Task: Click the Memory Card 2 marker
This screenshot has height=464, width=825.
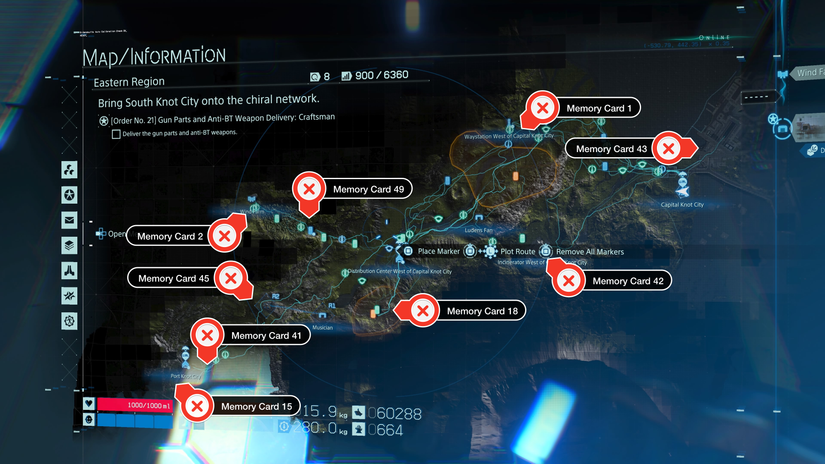Action: pyautogui.click(x=227, y=236)
